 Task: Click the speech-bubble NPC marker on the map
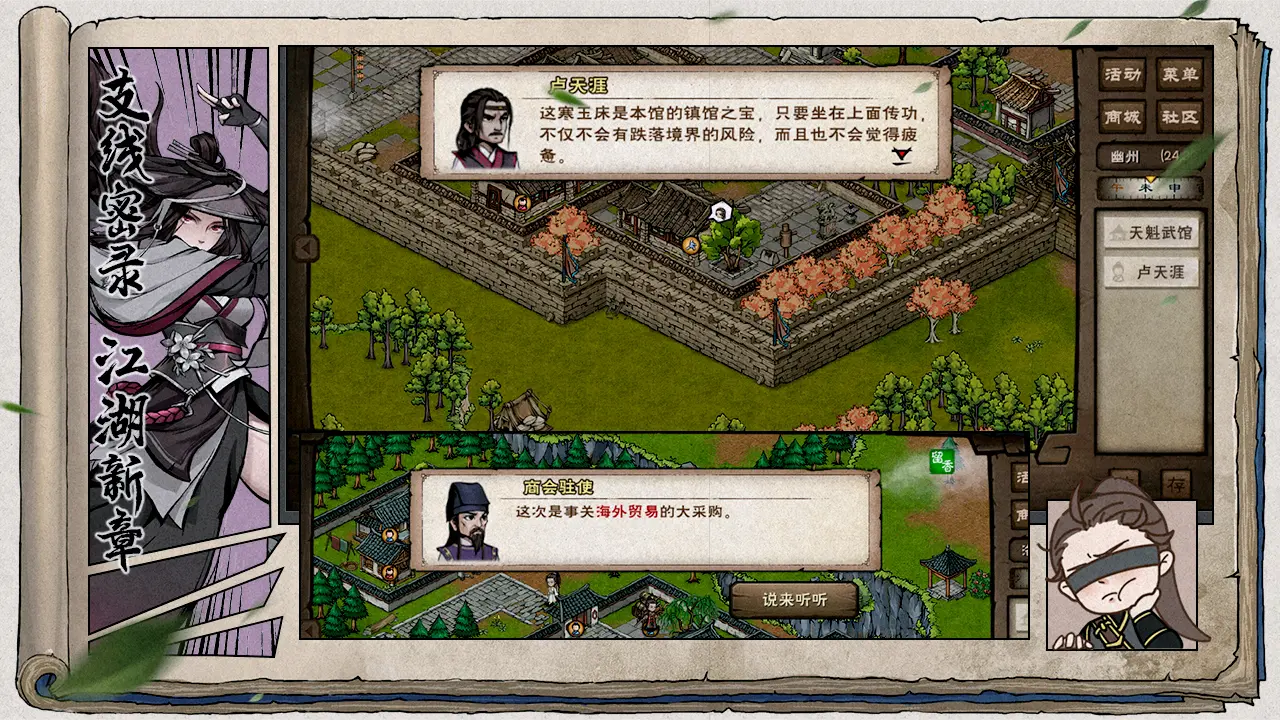(x=719, y=212)
